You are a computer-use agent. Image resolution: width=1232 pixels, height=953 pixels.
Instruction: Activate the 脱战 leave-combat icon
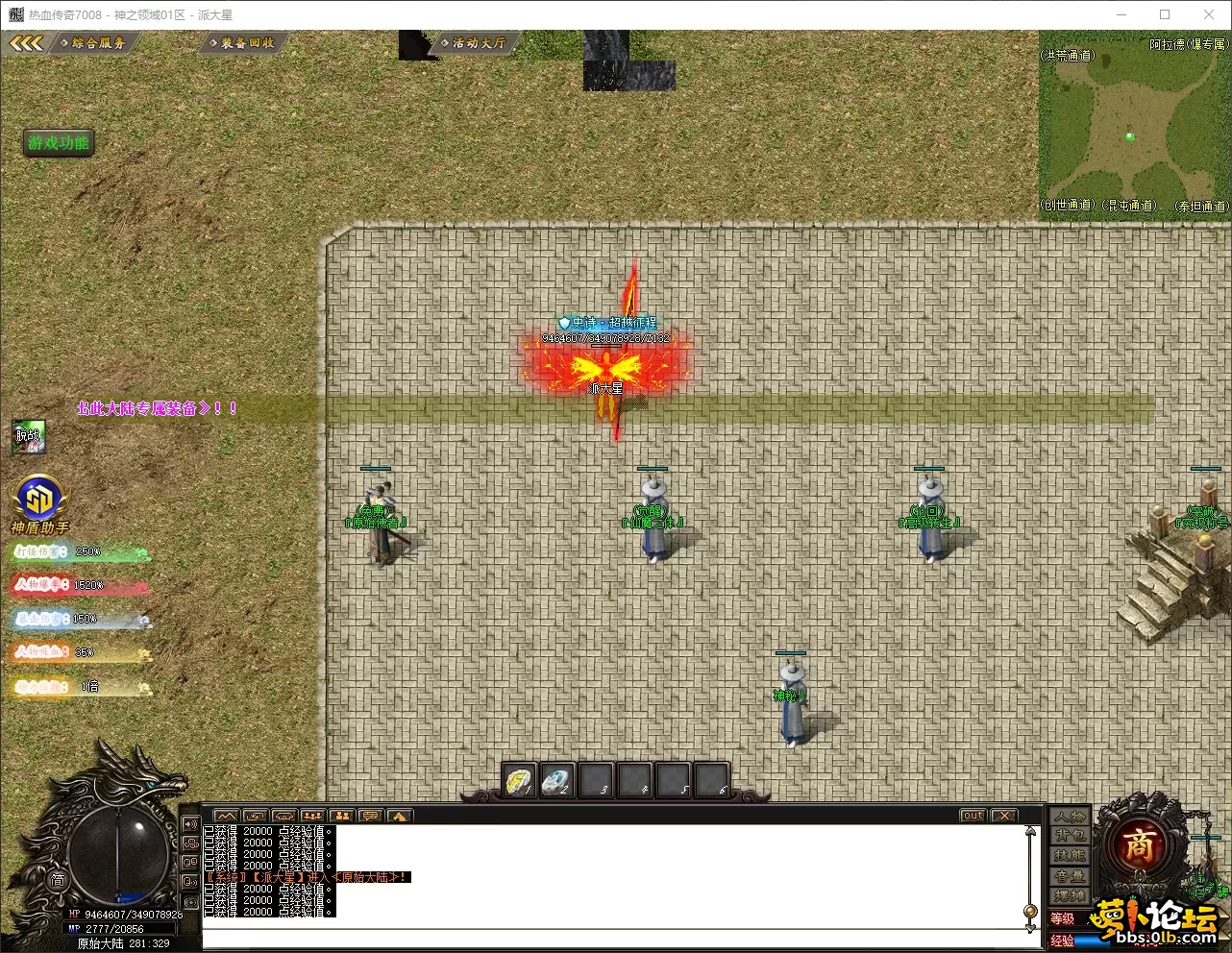tap(29, 437)
